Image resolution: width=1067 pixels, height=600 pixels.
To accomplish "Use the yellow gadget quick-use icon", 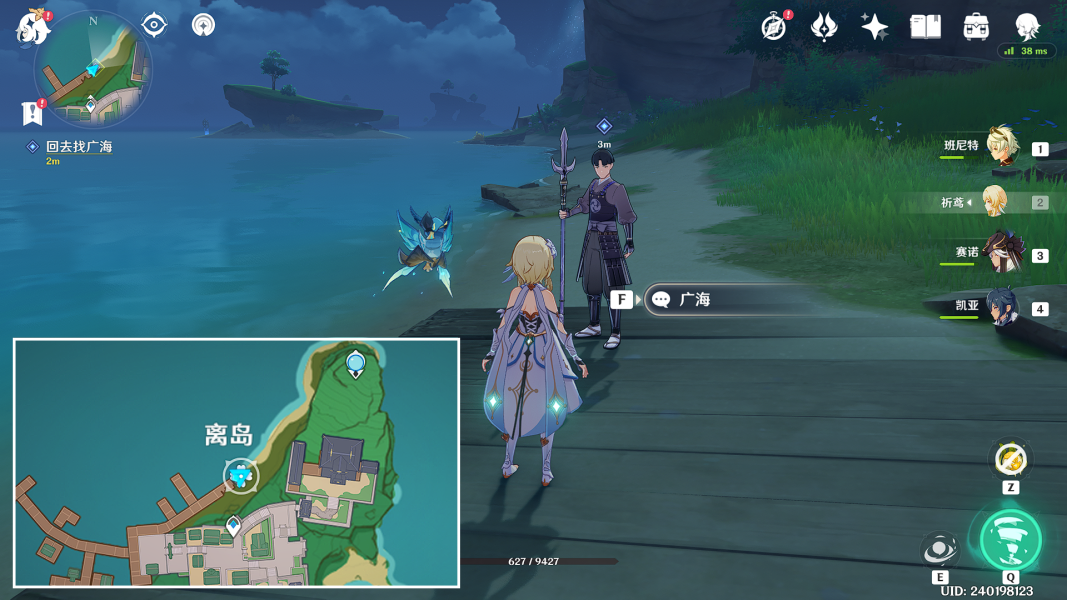I will pyautogui.click(x=1010, y=460).
